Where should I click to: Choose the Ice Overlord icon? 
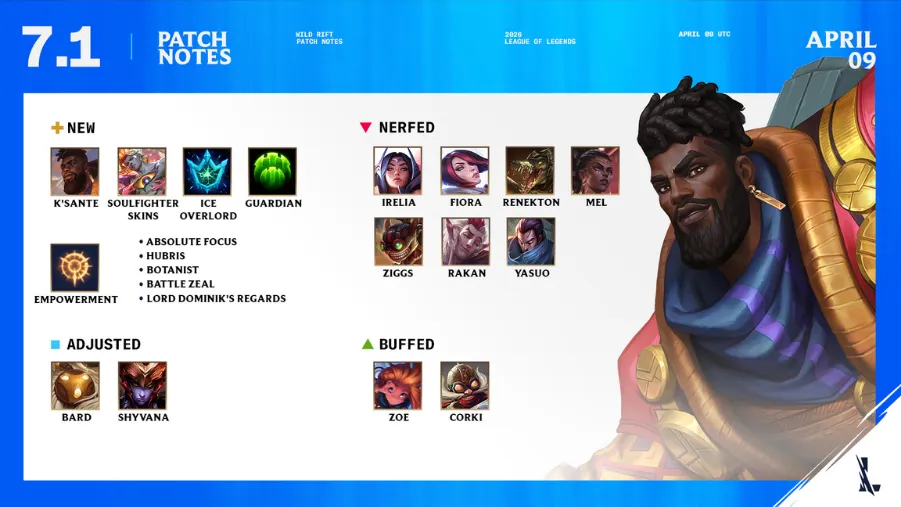coord(207,172)
